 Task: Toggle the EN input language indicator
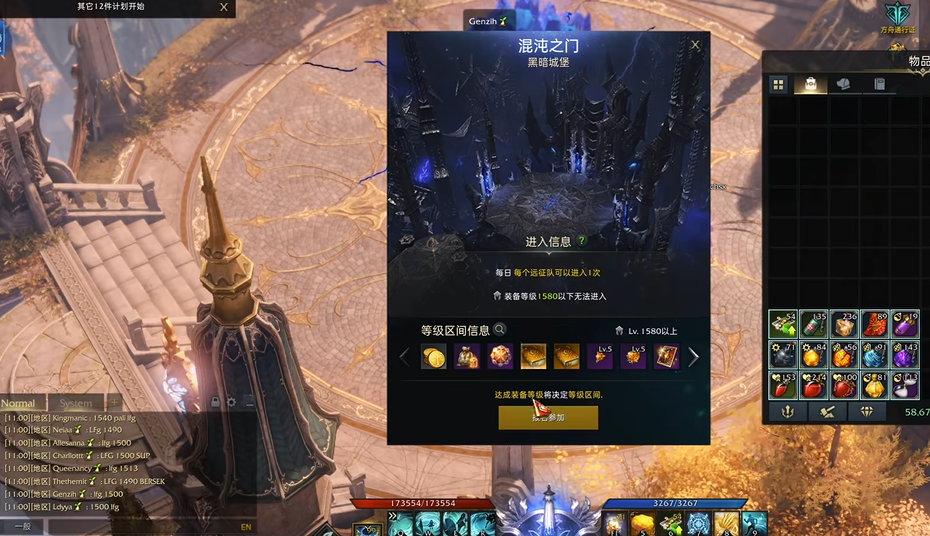pyautogui.click(x=246, y=526)
